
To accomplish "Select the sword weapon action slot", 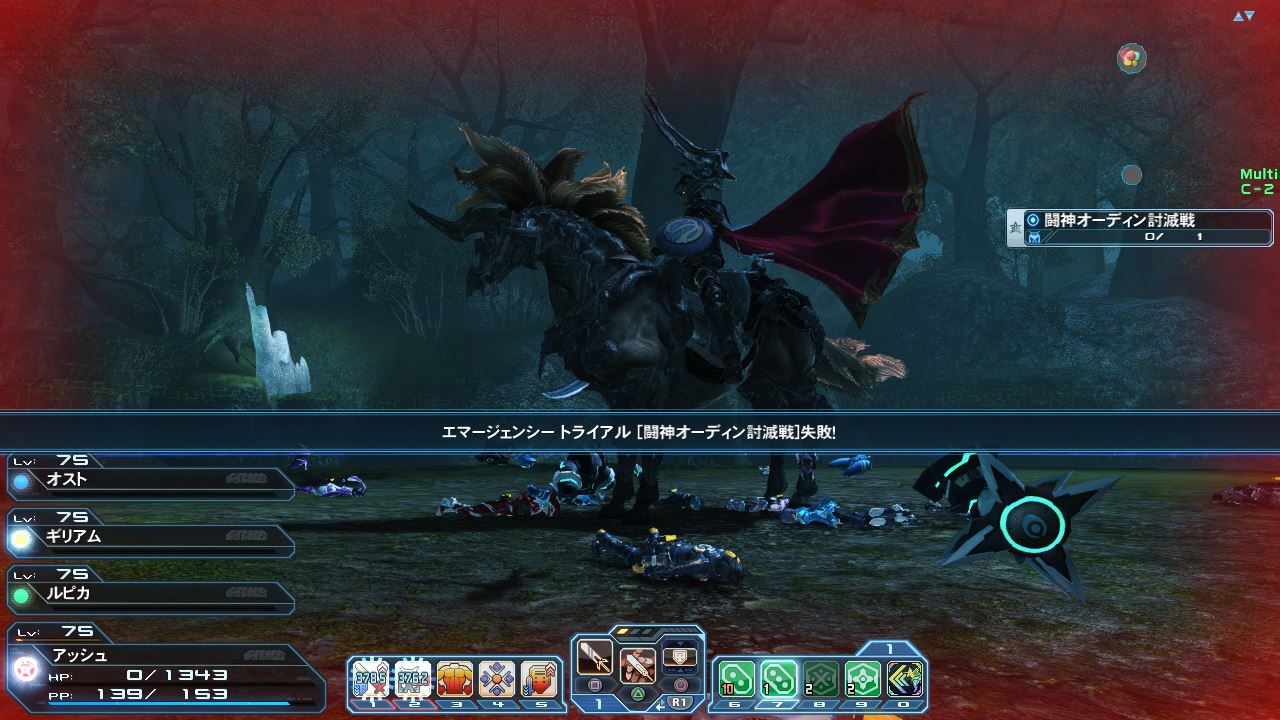I will 595,659.
